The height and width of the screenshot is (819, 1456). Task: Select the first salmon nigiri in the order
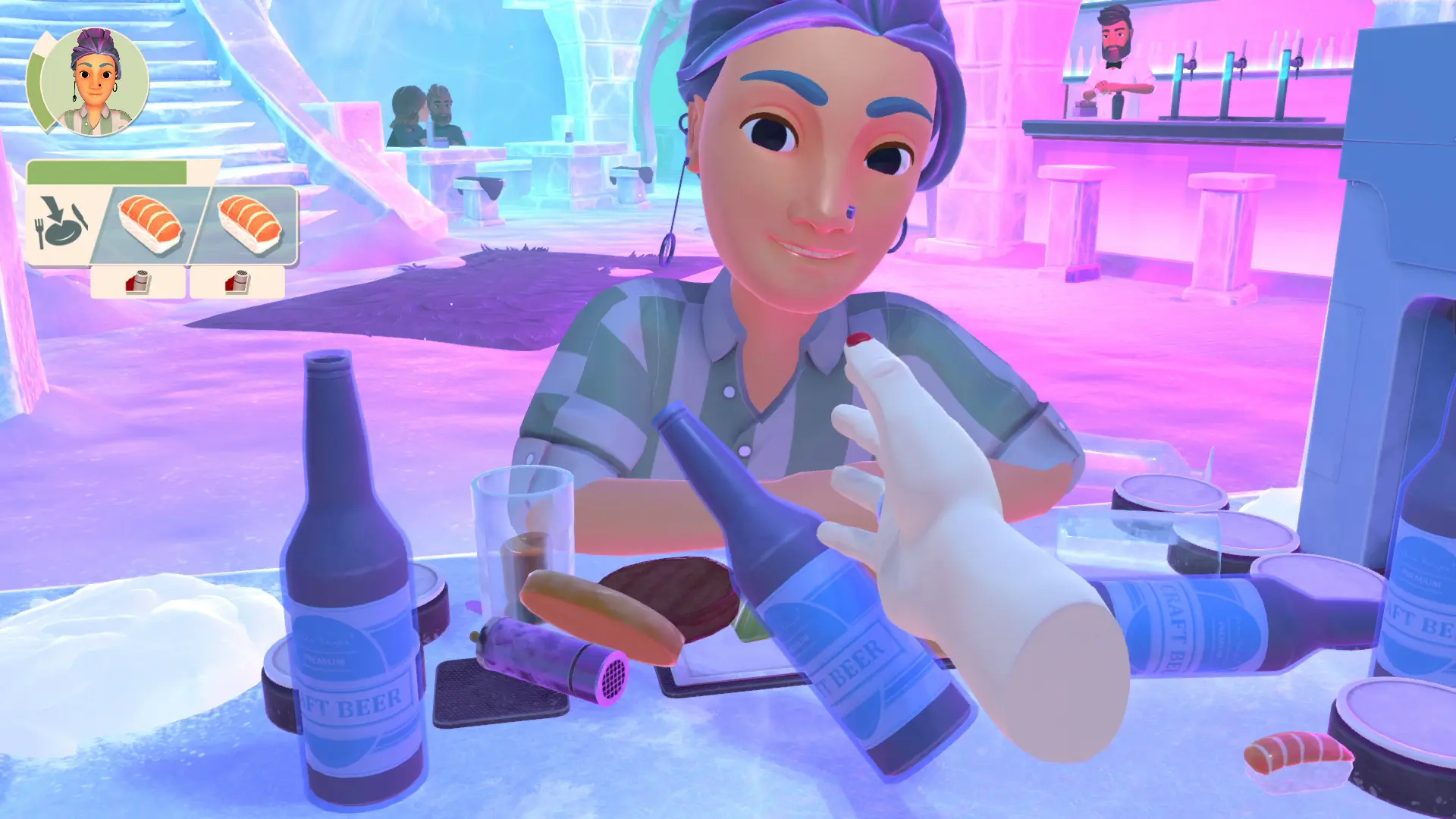pyautogui.click(x=148, y=224)
